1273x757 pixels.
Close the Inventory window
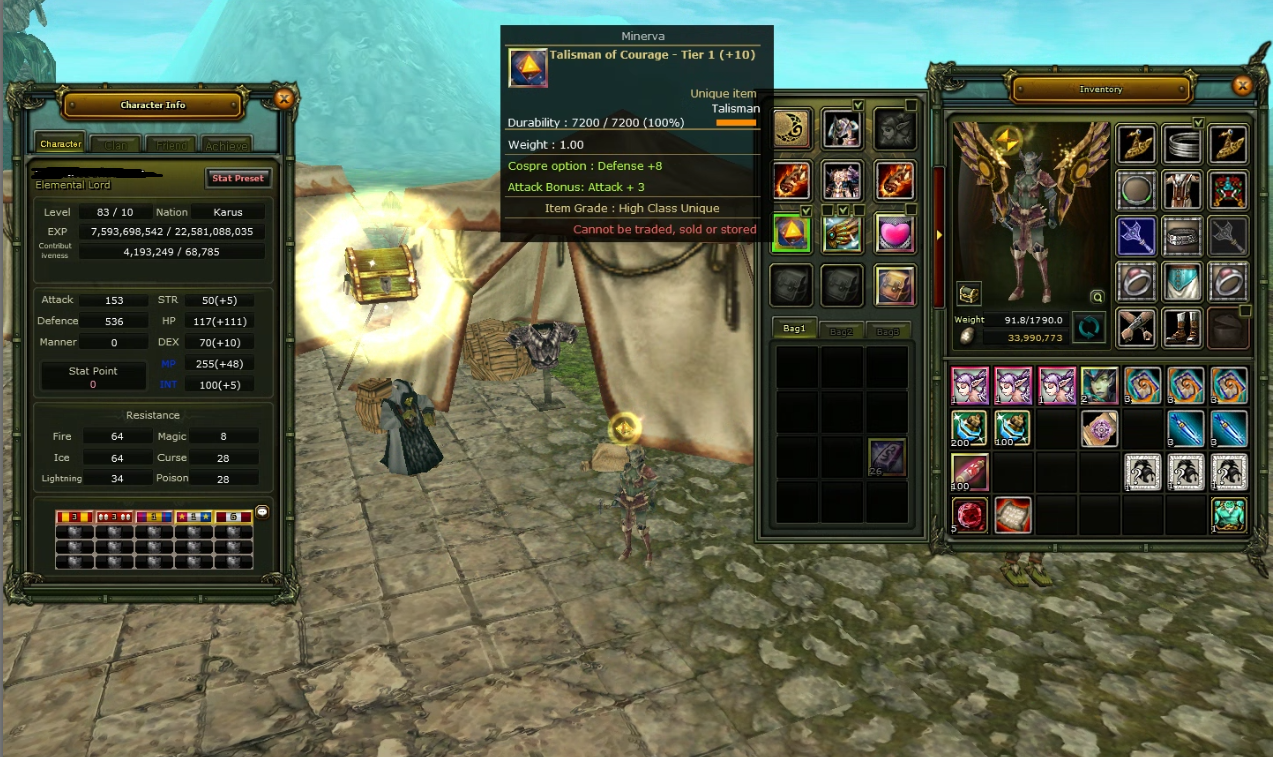[1242, 85]
